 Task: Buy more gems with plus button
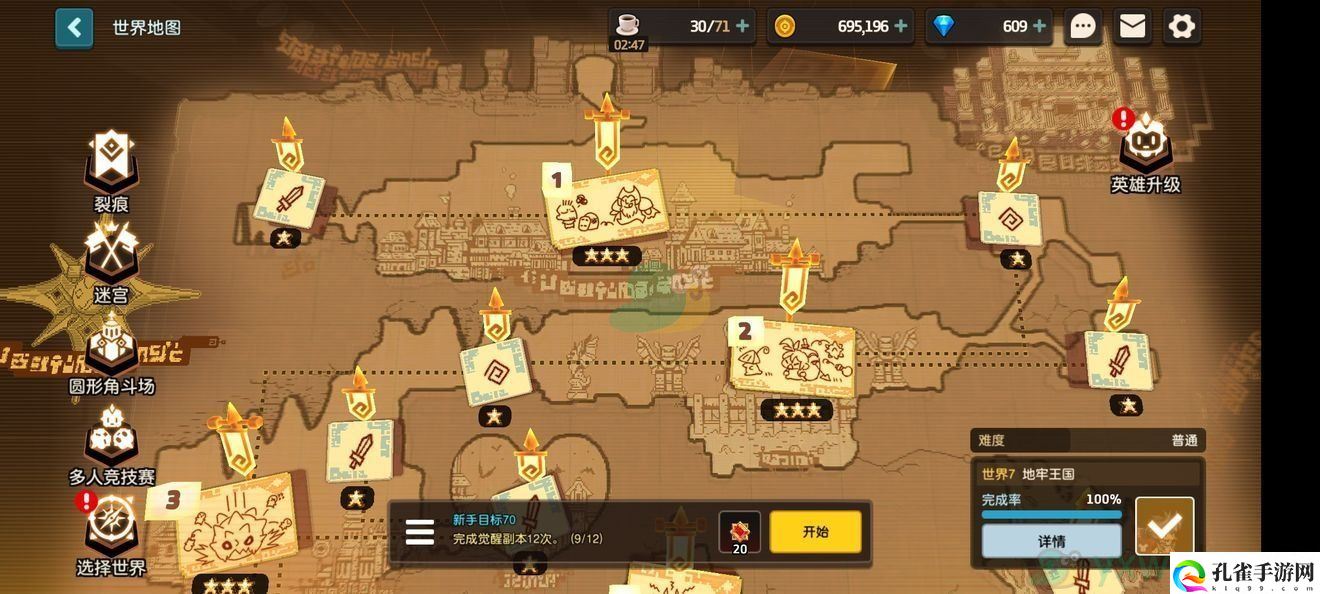[x=1039, y=27]
